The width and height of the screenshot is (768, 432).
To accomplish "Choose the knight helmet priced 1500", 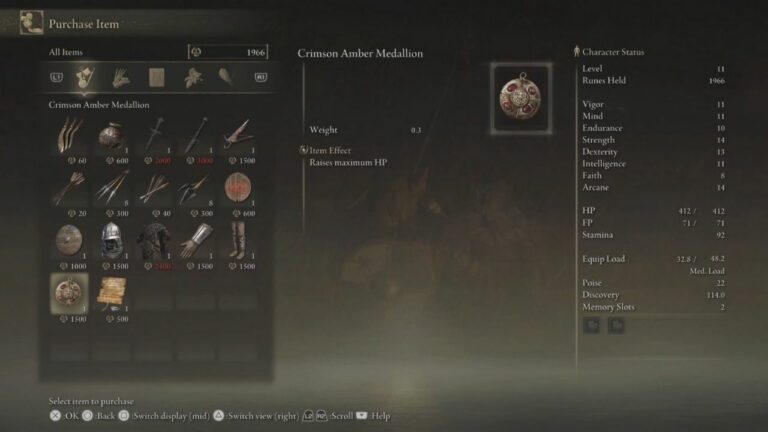I will tap(111, 240).
